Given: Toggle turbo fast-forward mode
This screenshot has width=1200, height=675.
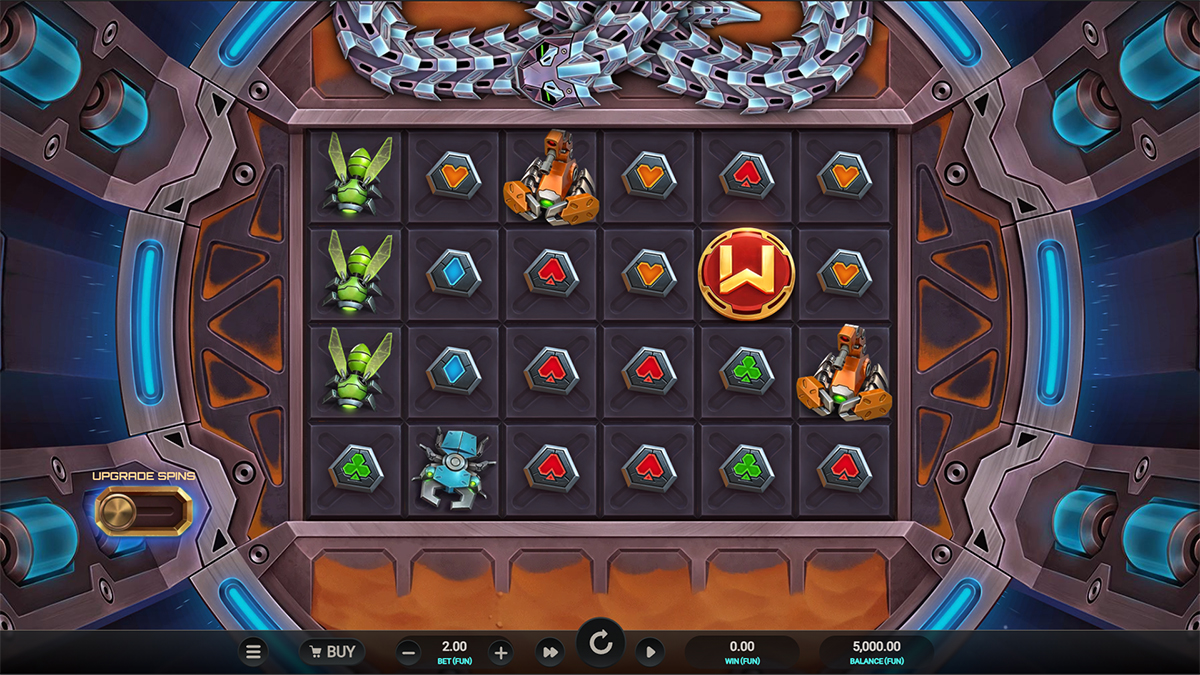Looking at the screenshot, I should click(549, 653).
